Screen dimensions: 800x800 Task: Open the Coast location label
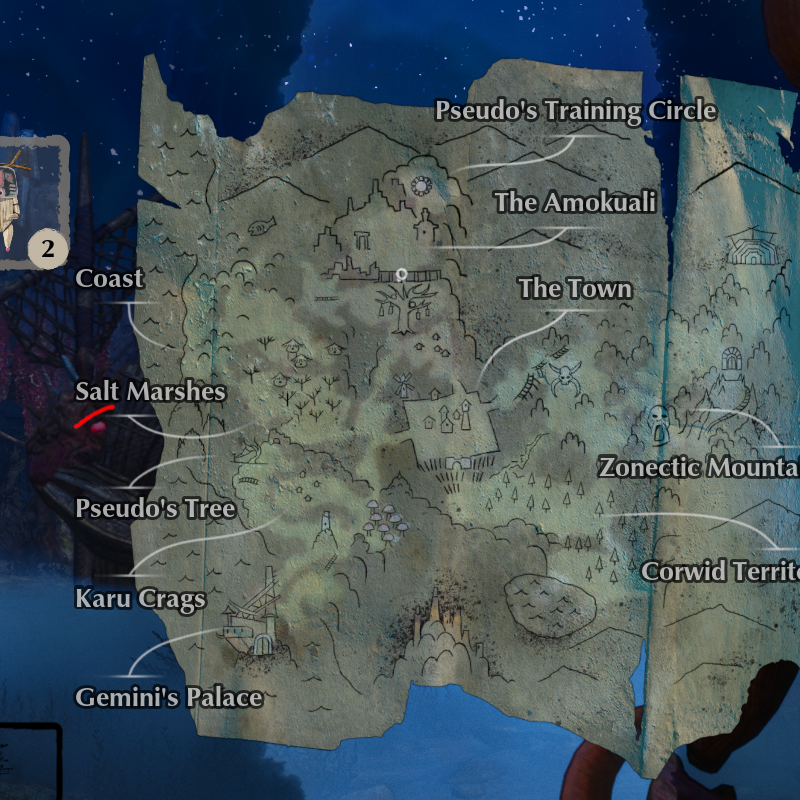(x=109, y=279)
